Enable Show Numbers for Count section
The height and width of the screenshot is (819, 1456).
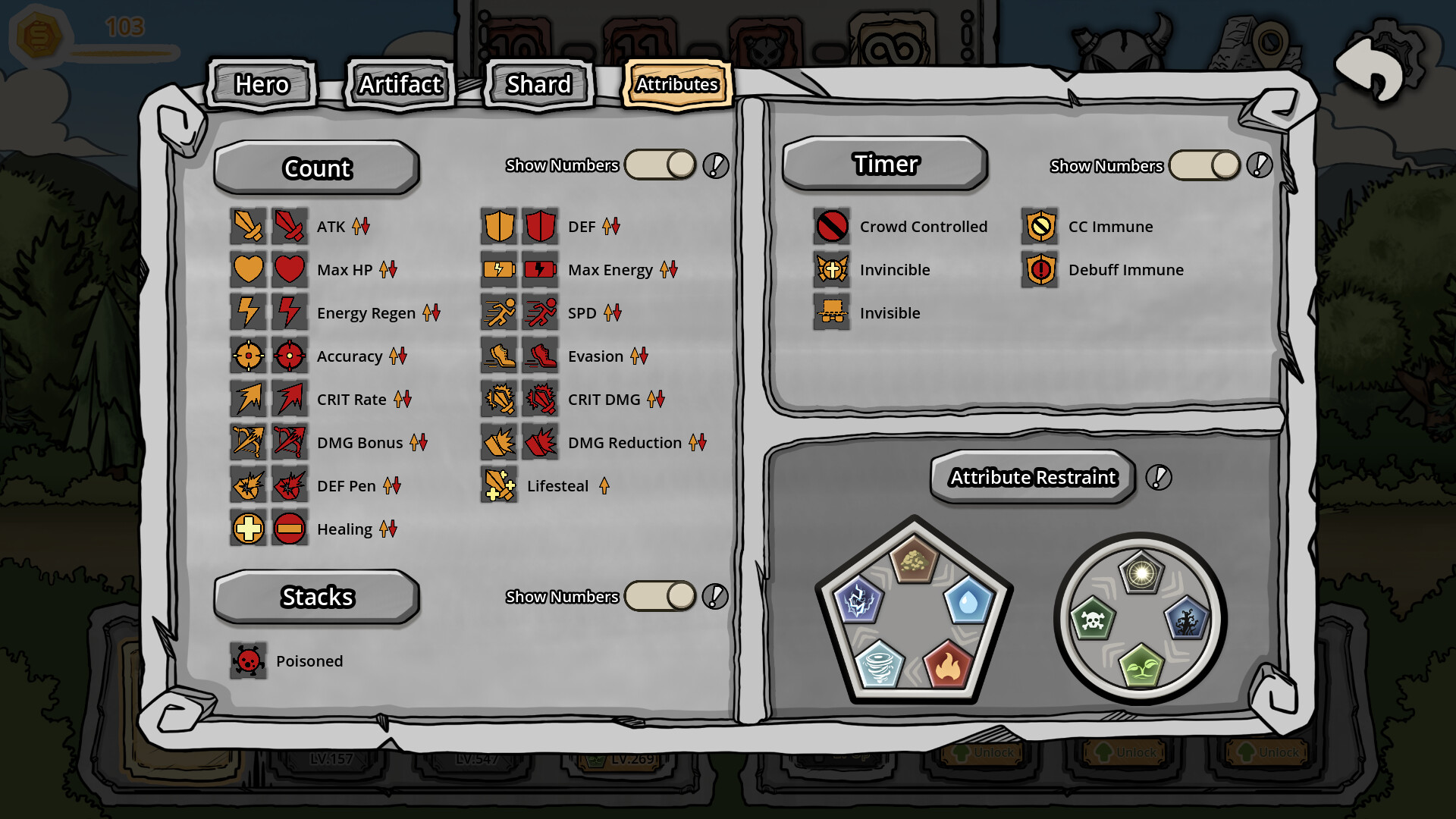coord(660,165)
